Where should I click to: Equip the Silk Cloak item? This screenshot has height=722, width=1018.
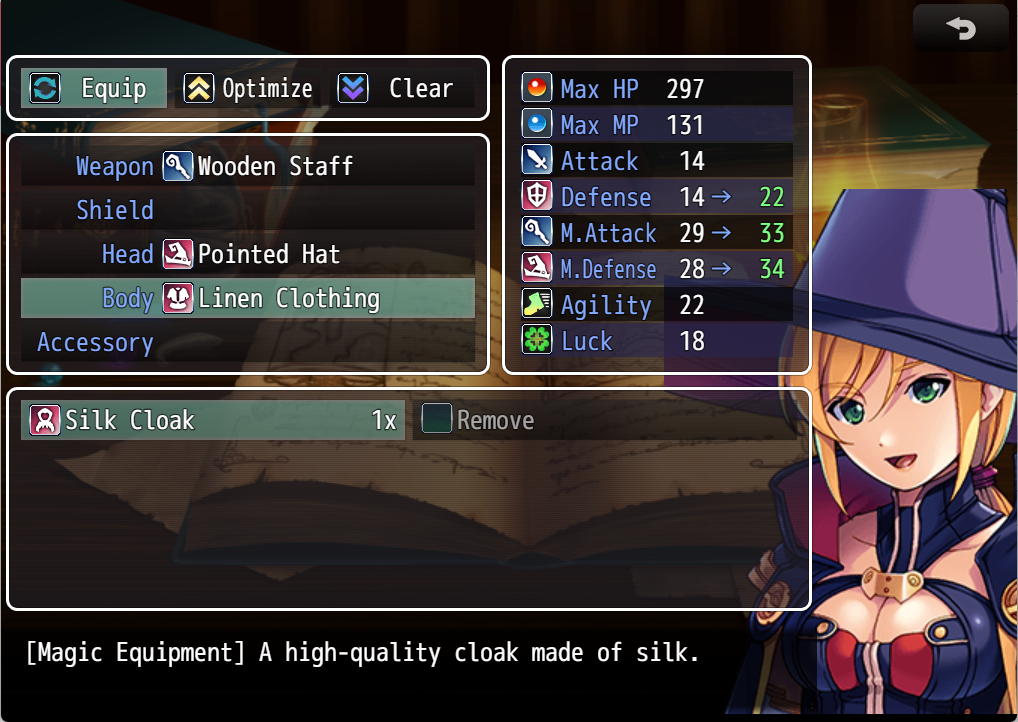pos(212,420)
